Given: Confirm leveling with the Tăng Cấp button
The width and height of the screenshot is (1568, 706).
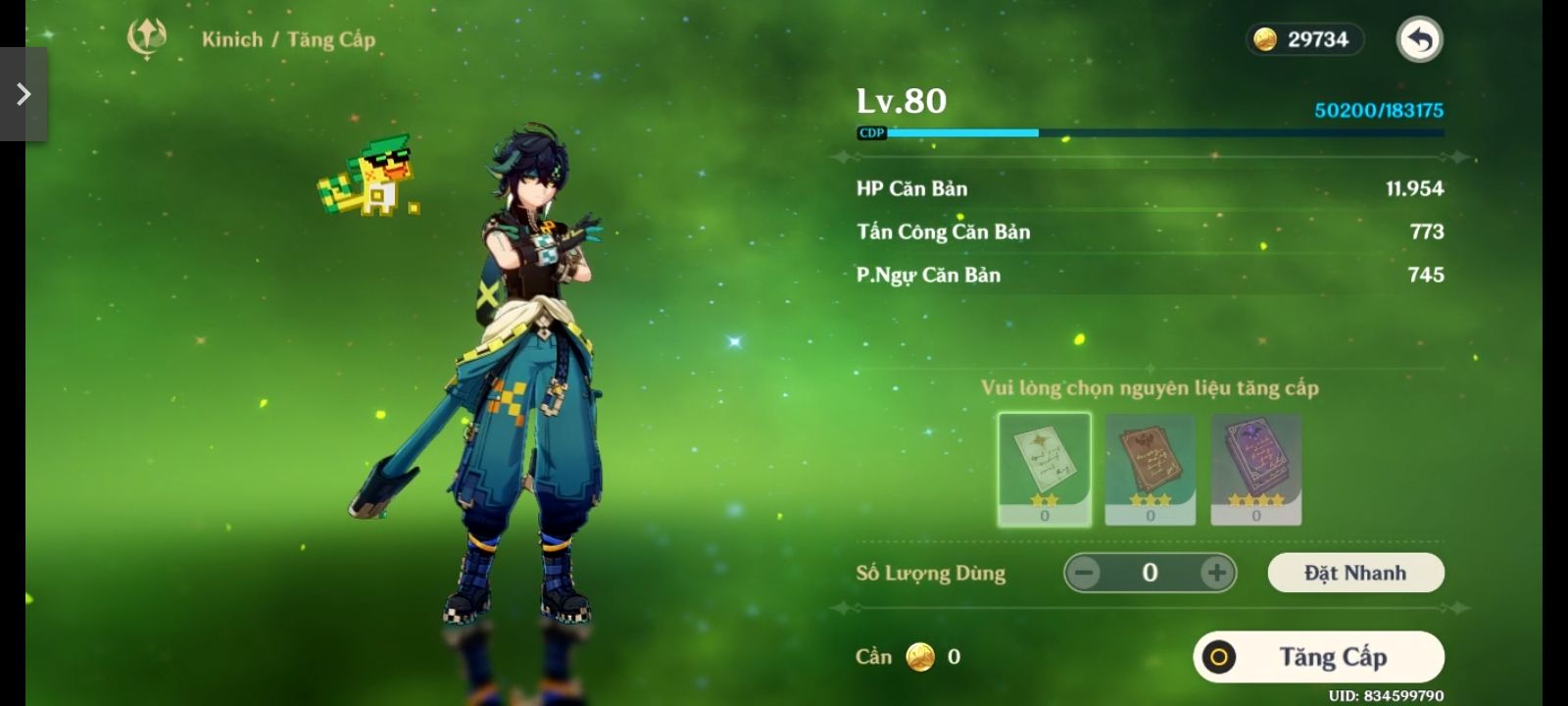Looking at the screenshot, I should 1318,657.
